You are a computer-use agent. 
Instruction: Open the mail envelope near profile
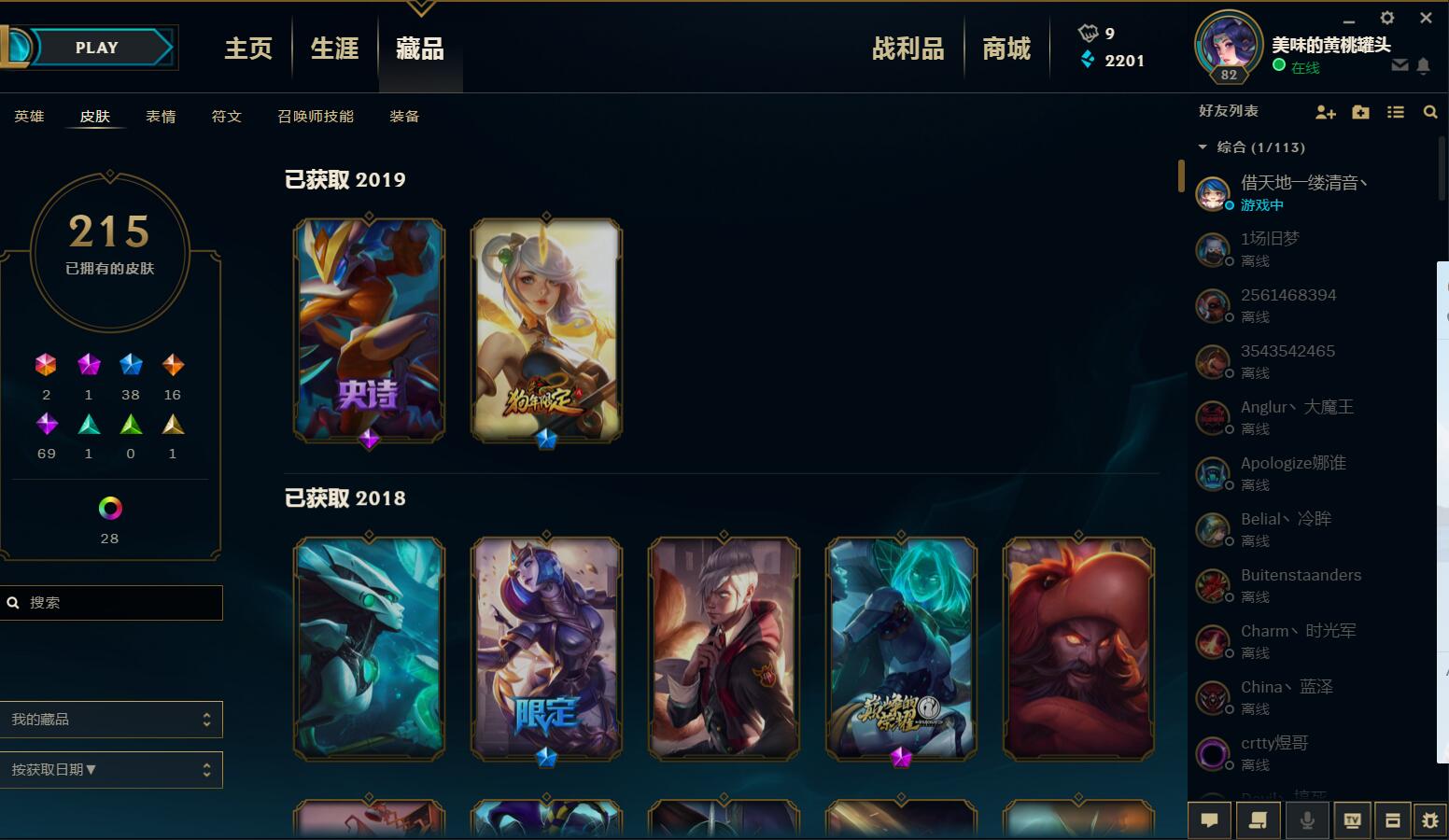(x=1400, y=65)
